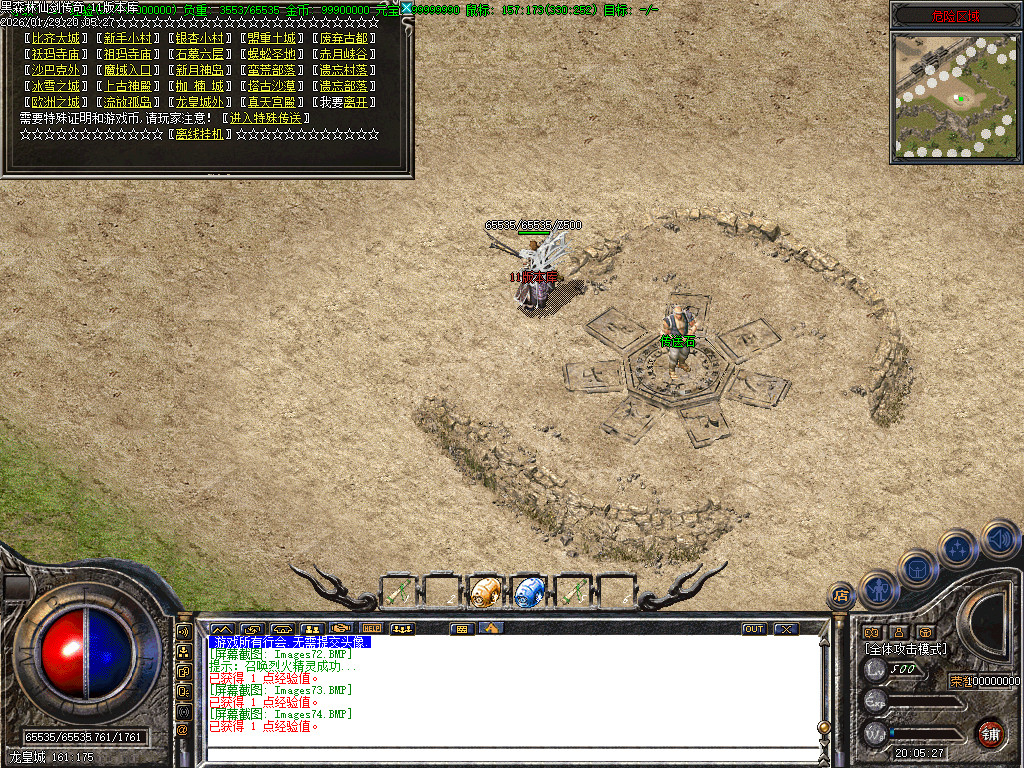The image size is (1024, 768).
Task: Use the orange potion in the belt slot
Action: point(485,591)
